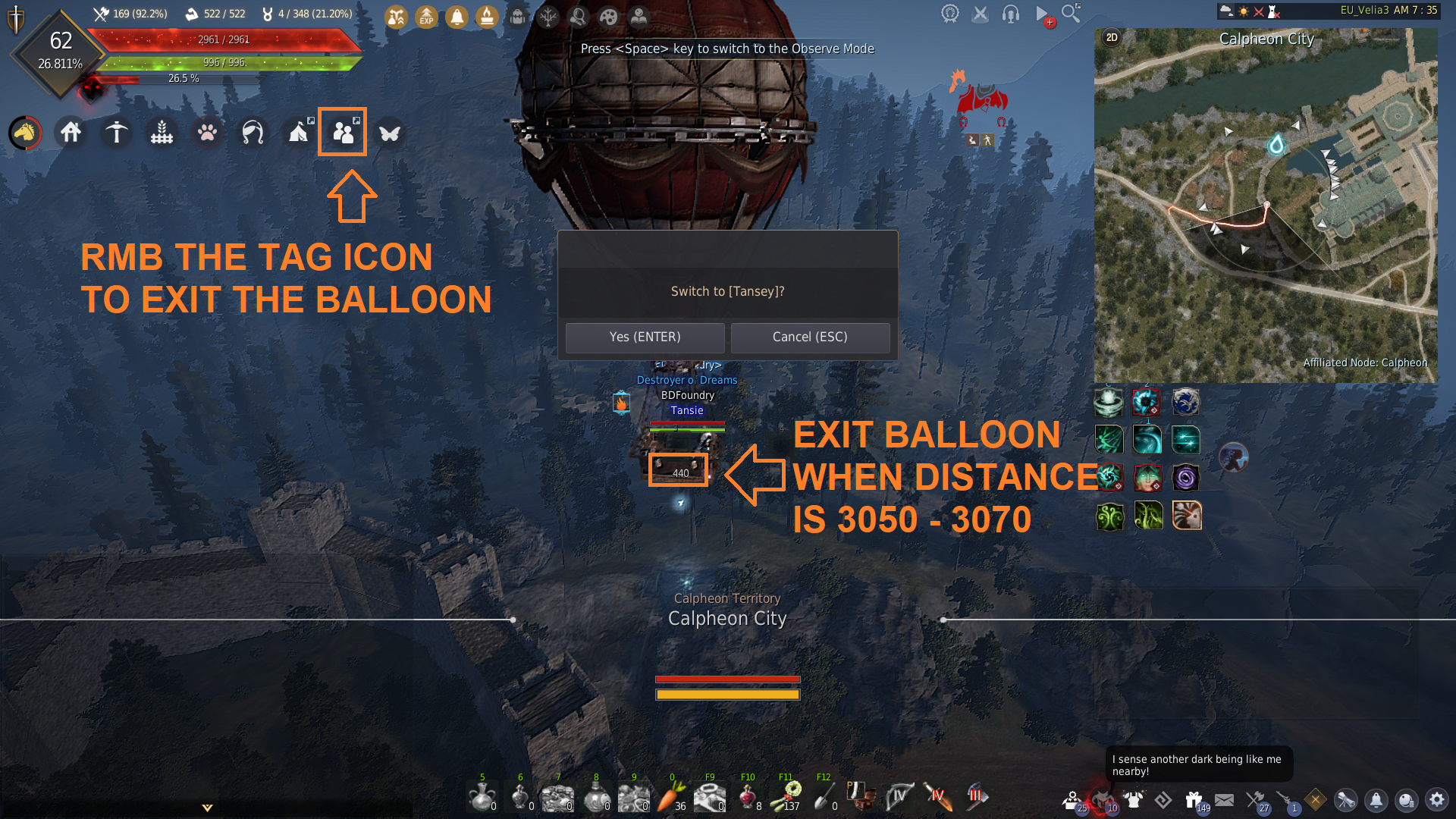Toggle the minimap 2D view button
The width and height of the screenshot is (1456, 819).
pyautogui.click(x=1112, y=38)
